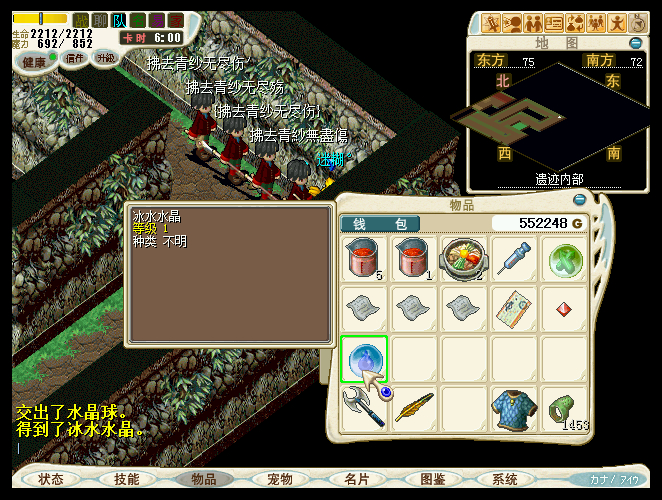The height and width of the screenshot is (500, 662).
Task: Open the 信件 mail button
Action: click(75, 58)
